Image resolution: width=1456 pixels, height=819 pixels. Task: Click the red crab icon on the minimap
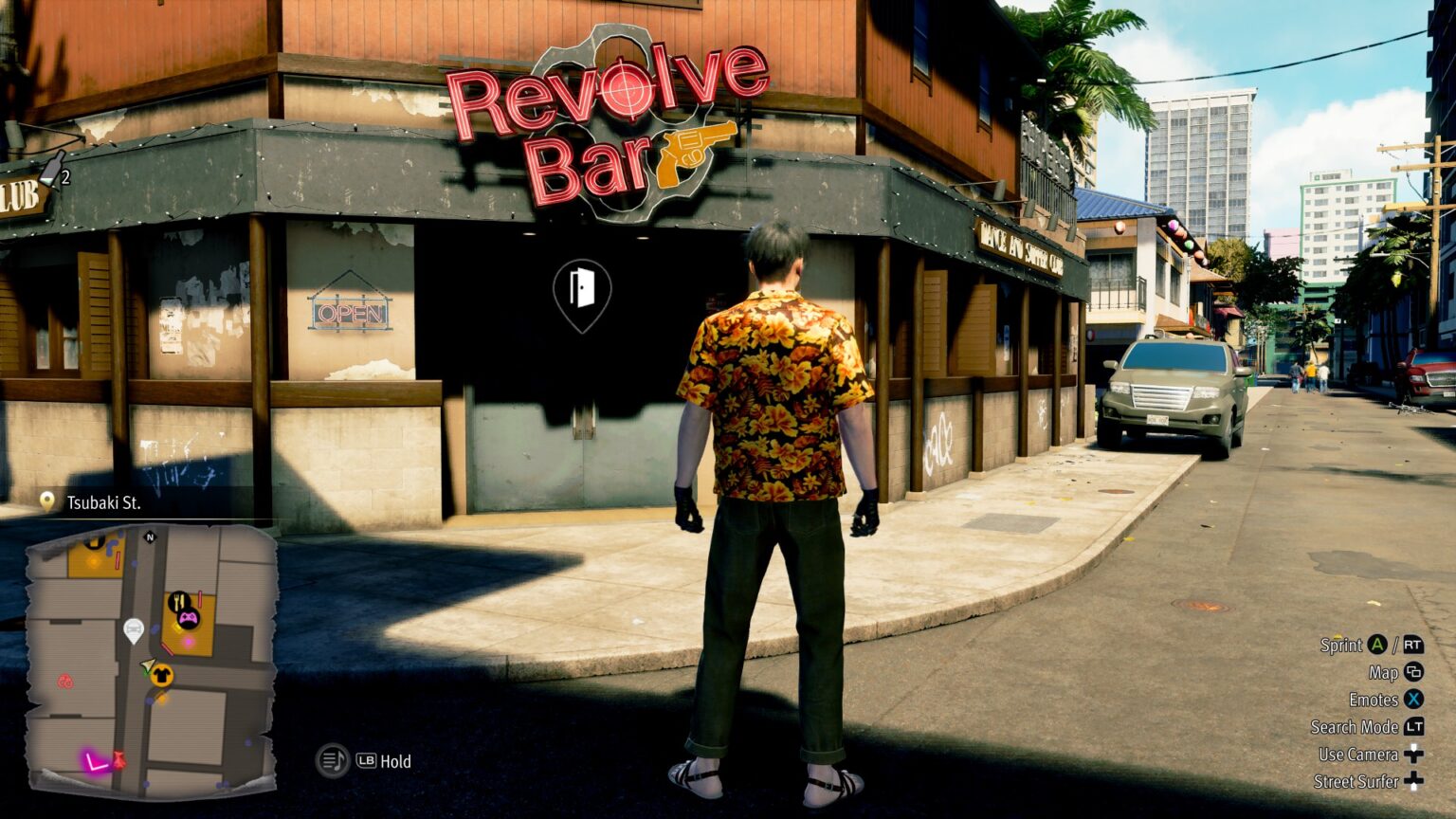(x=64, y=682)
